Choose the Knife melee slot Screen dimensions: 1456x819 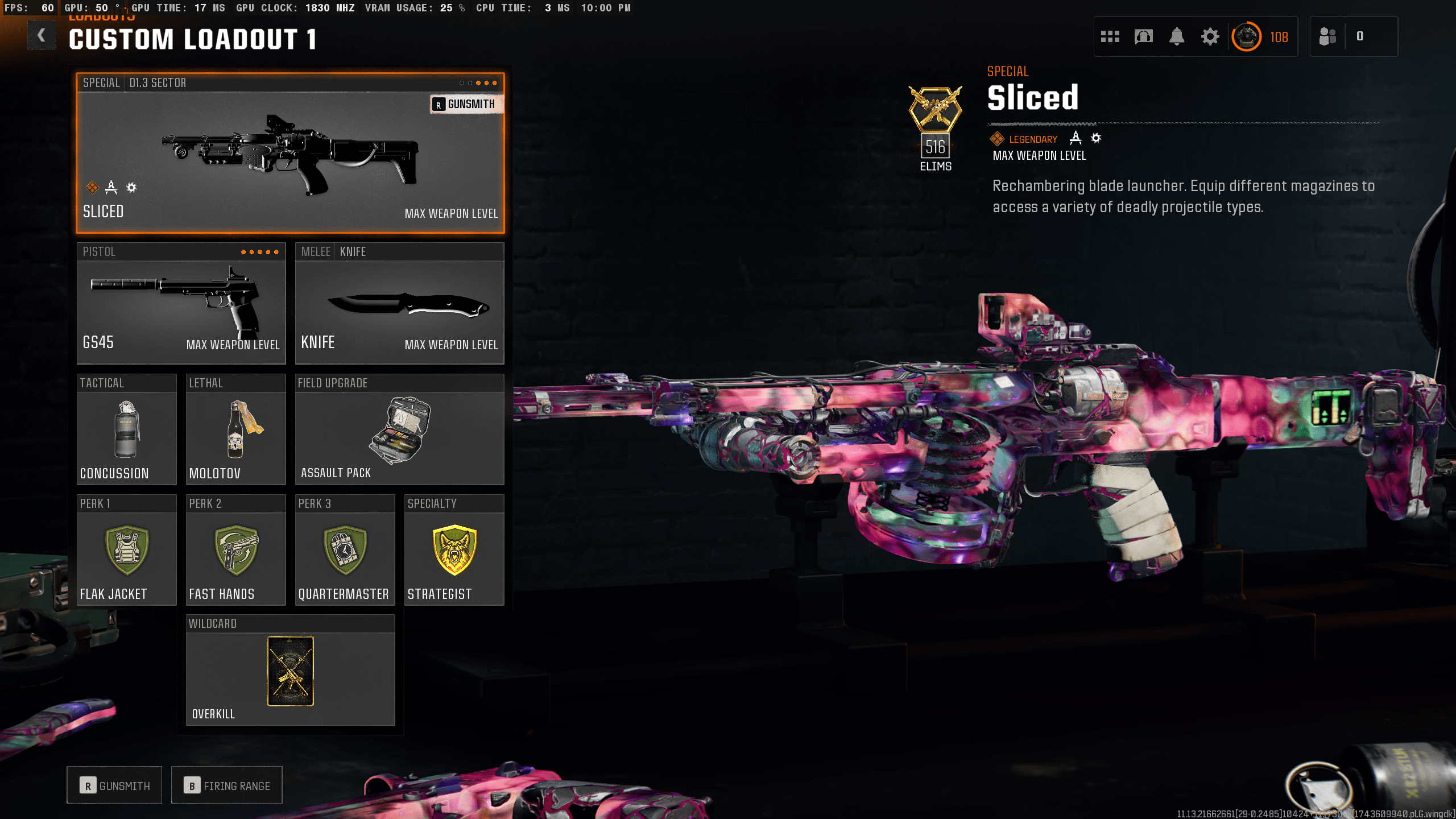[x=399, y=304]
